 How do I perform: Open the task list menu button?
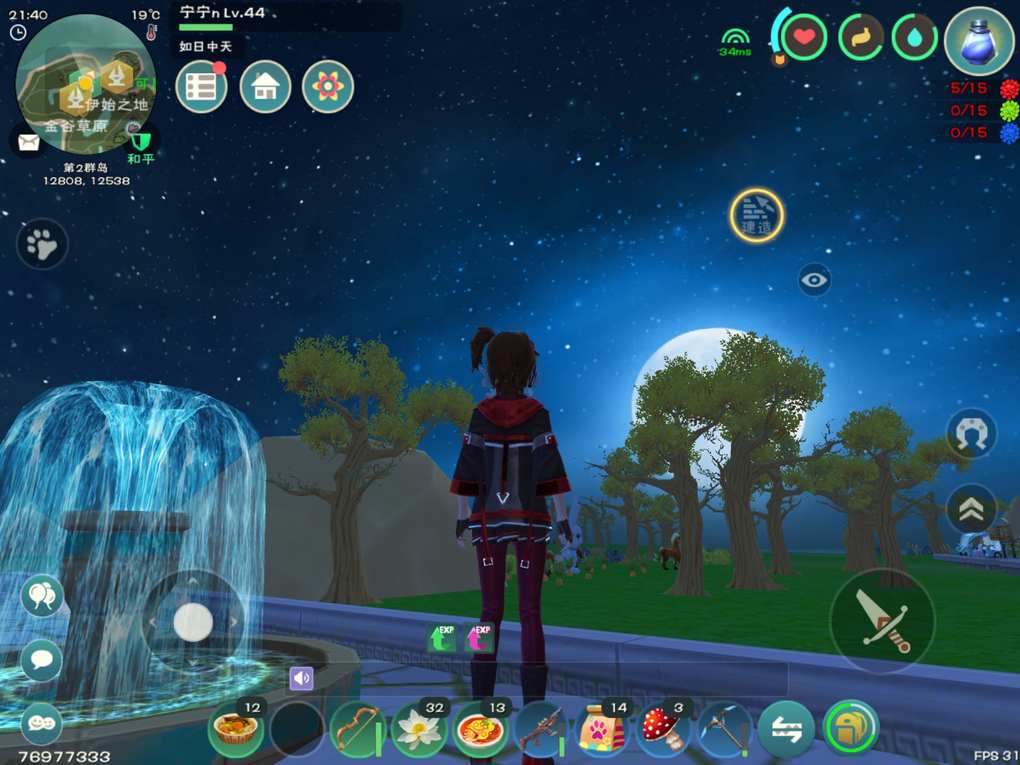point(201,87)
